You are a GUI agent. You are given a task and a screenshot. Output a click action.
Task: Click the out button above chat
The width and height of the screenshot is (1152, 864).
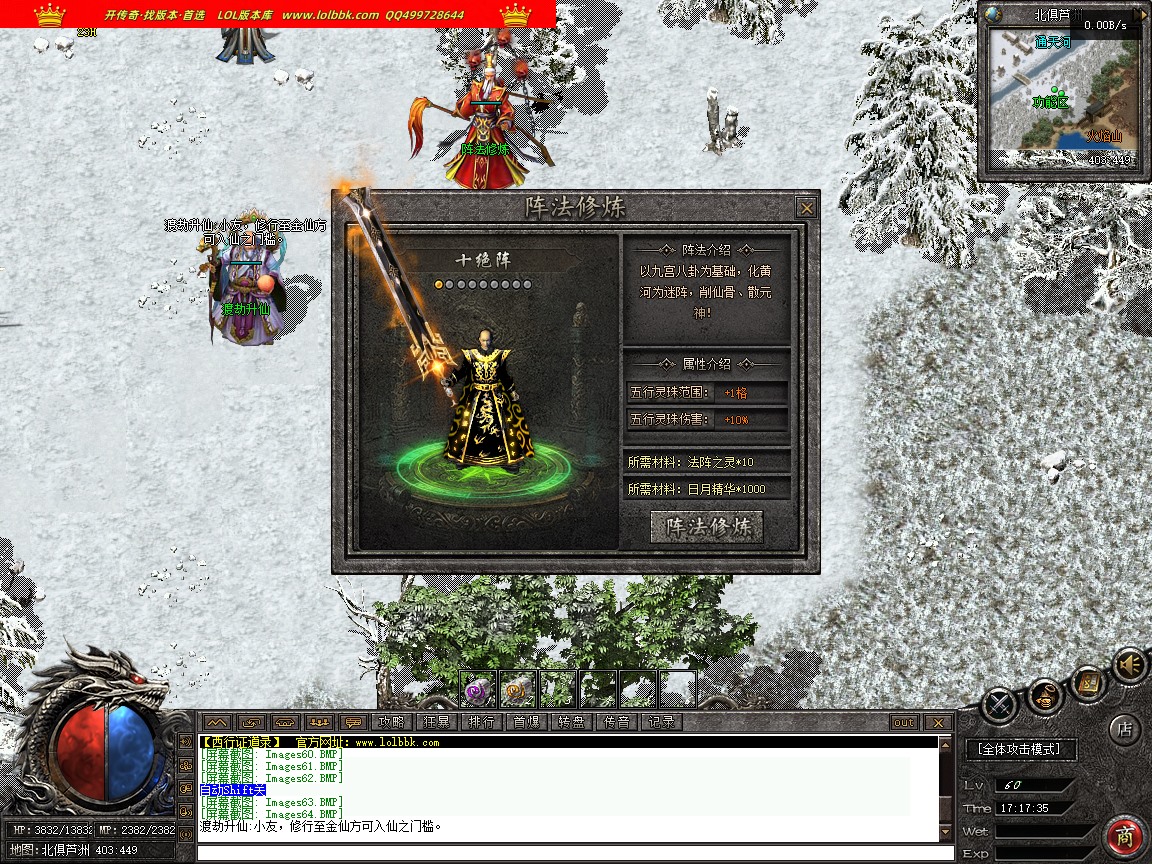click(x=903, y=722)
